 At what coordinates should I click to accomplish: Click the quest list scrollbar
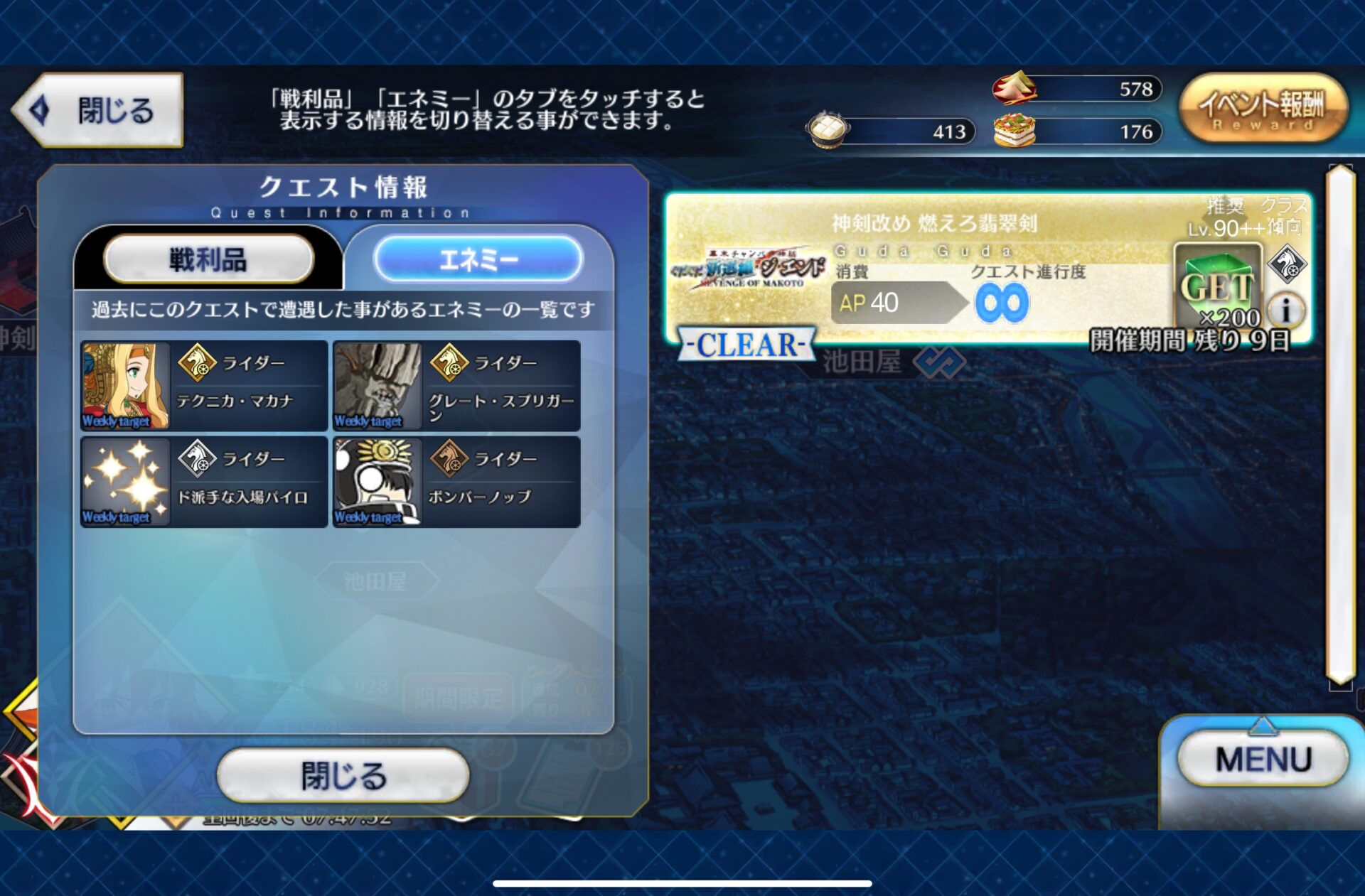(1340, 426)
